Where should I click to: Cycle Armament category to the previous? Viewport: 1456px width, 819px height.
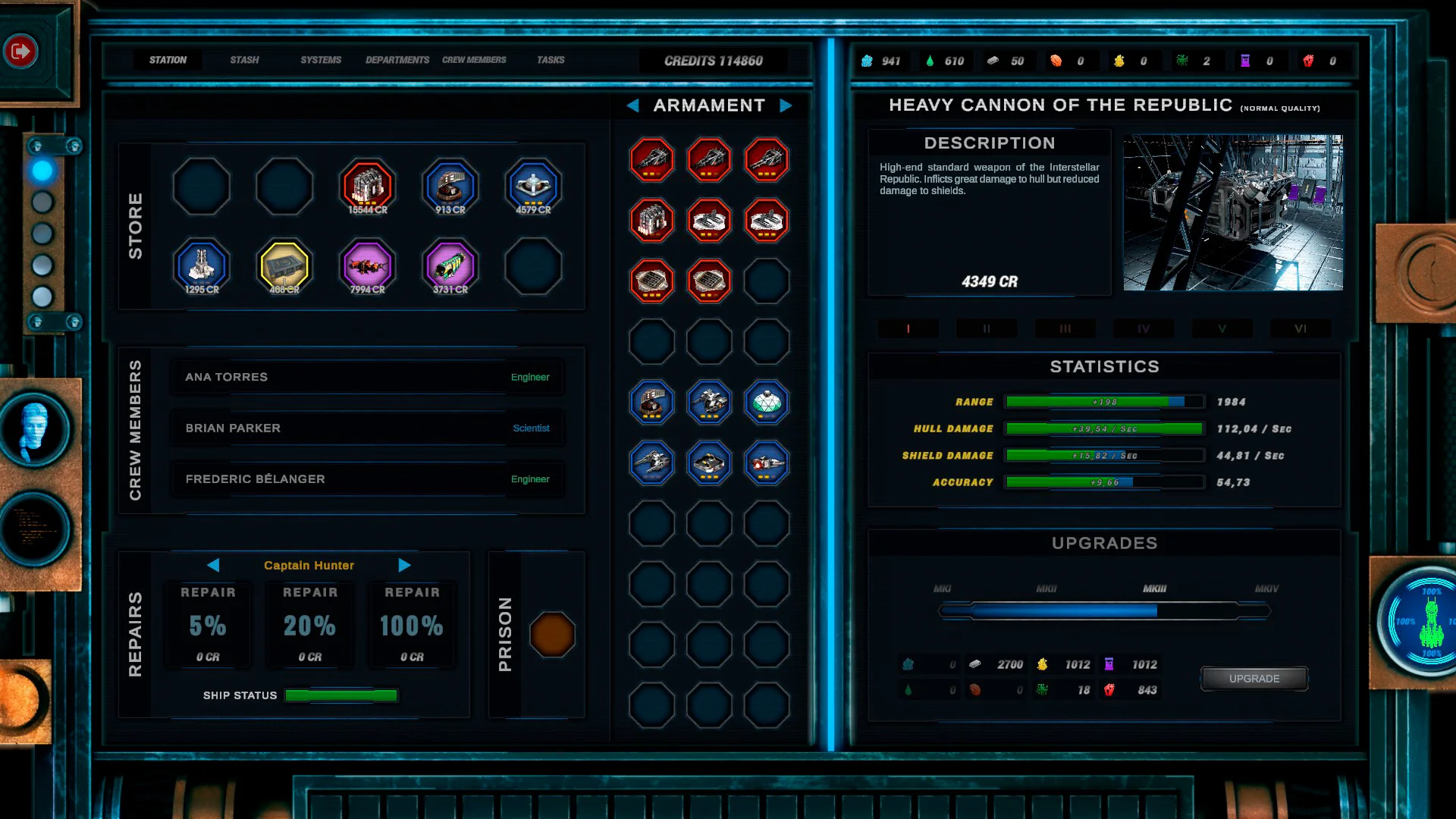632,105
